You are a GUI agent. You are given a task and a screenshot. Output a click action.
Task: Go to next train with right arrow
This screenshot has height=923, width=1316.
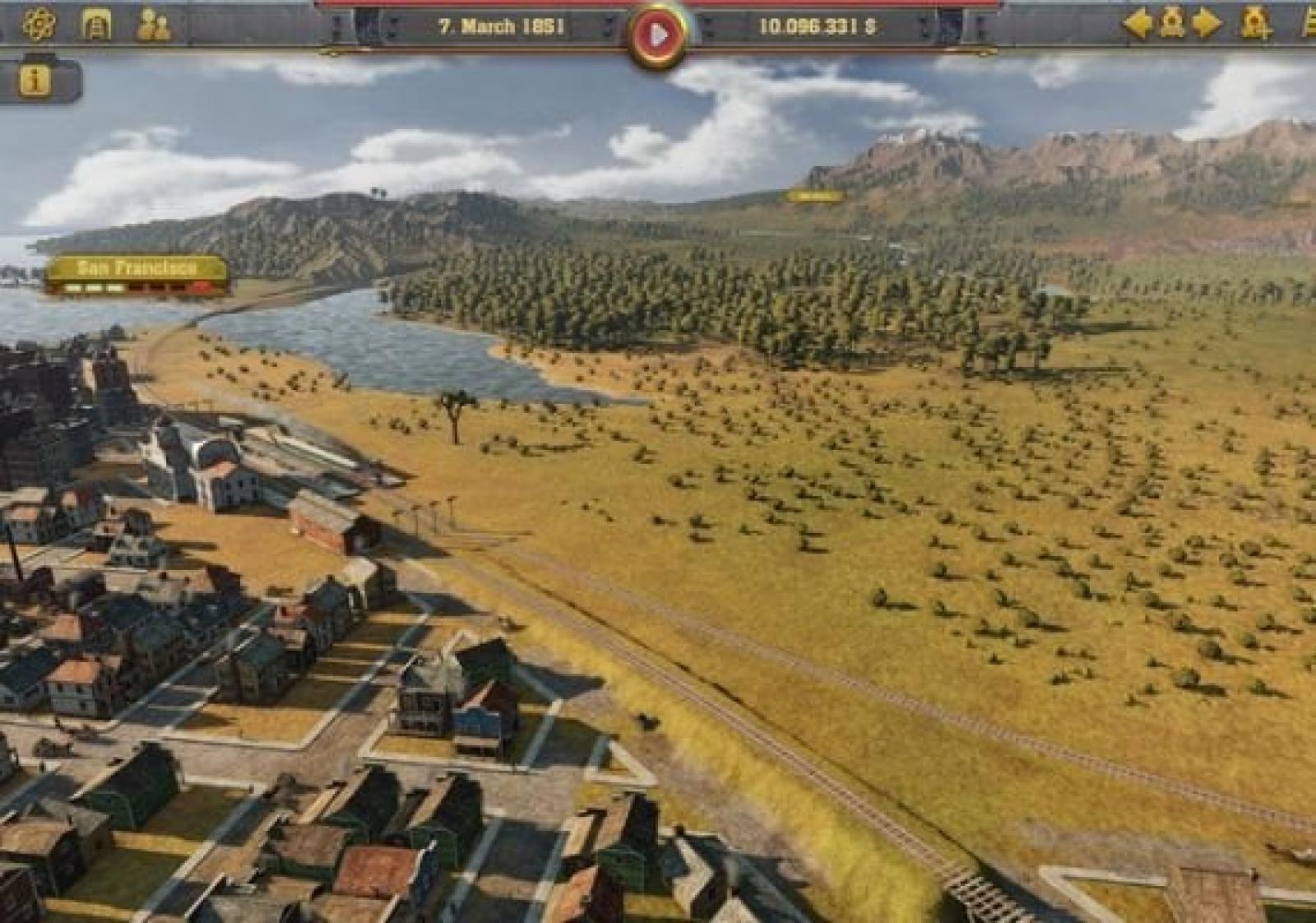1207,24
